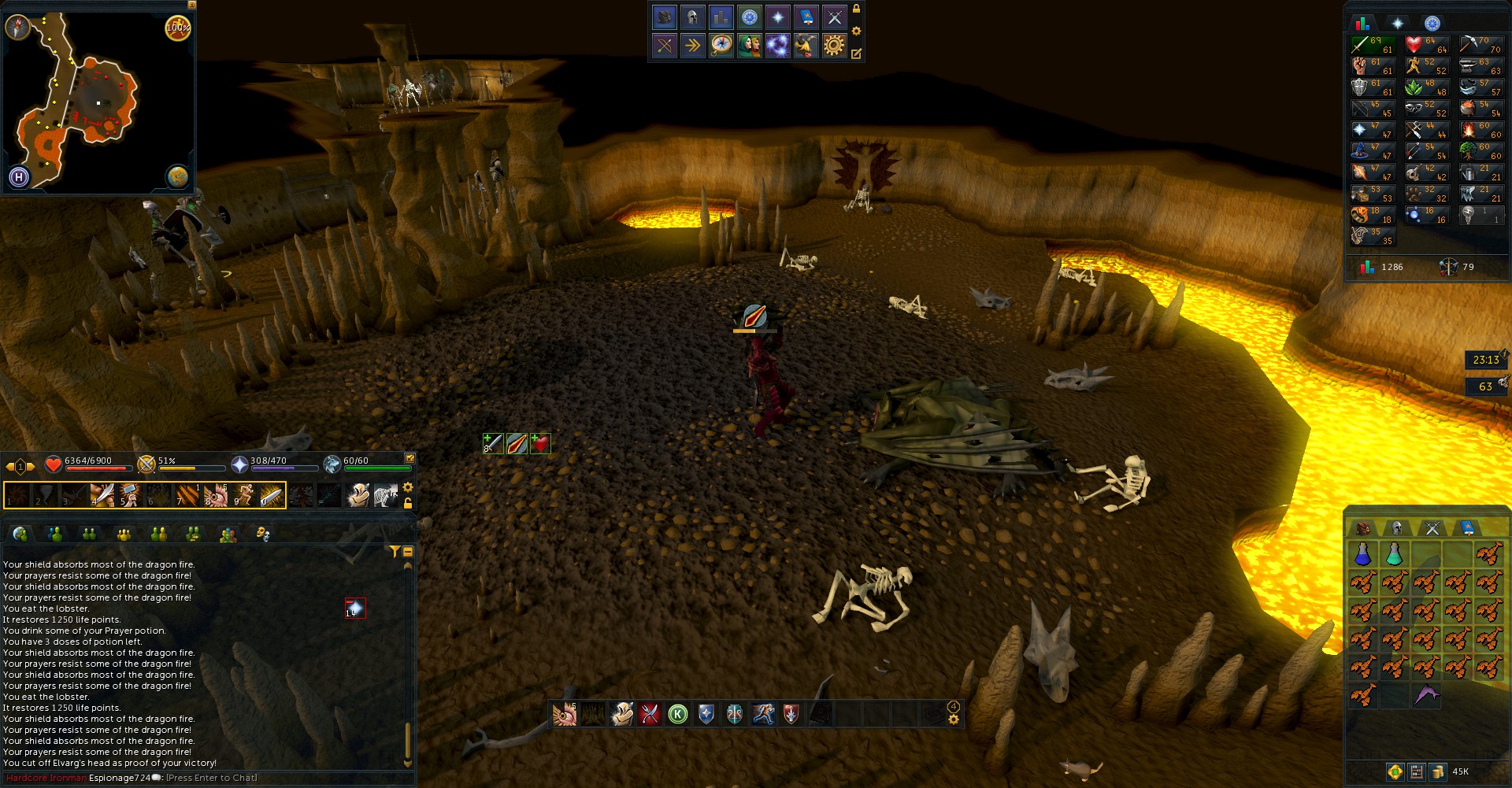
Task: Activate the hammer ability in slot 5
Action: tap(129, 495)
